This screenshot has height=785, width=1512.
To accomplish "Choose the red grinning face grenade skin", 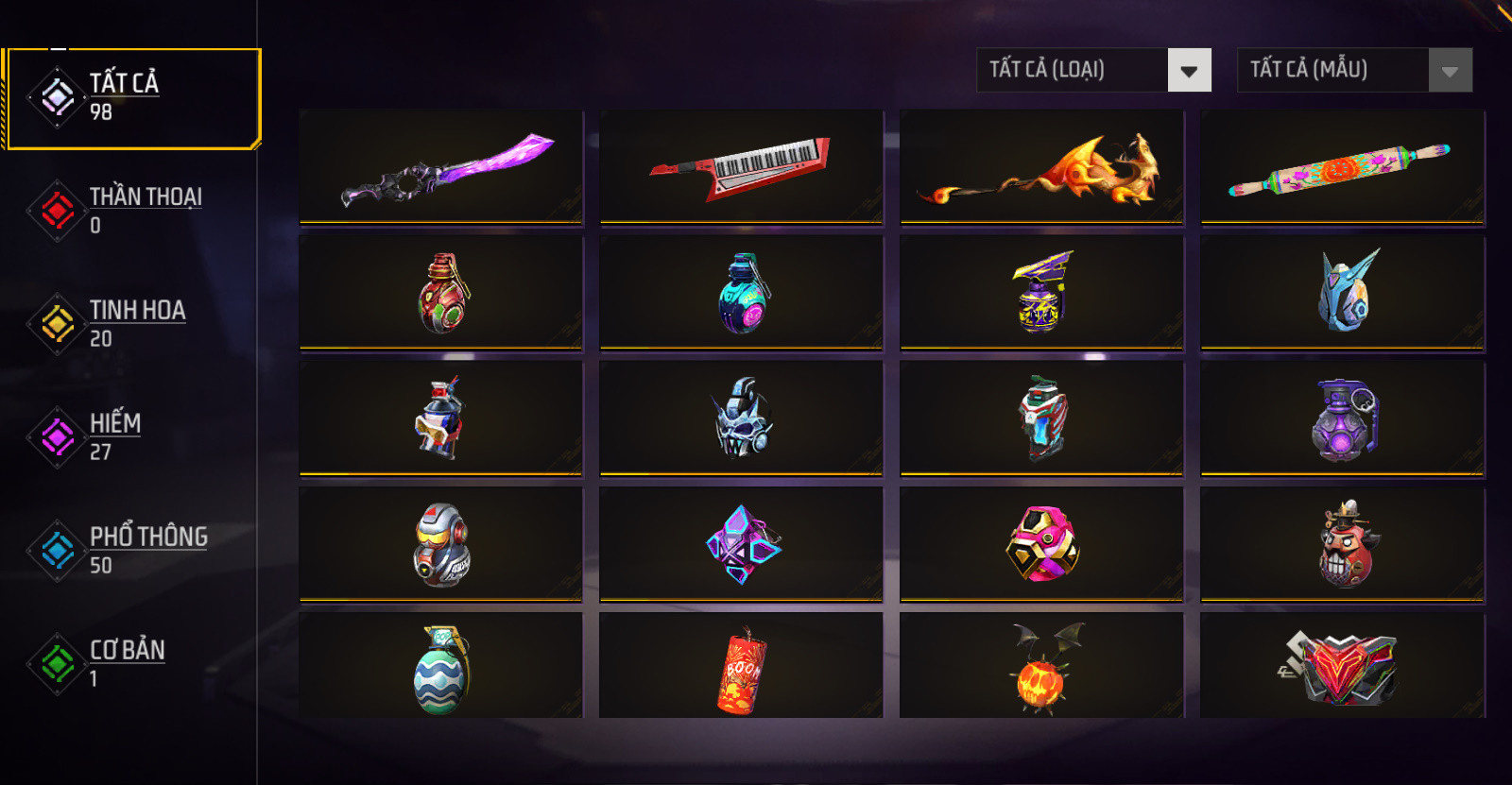I will pyautogui.click(x=1343, y=544).
